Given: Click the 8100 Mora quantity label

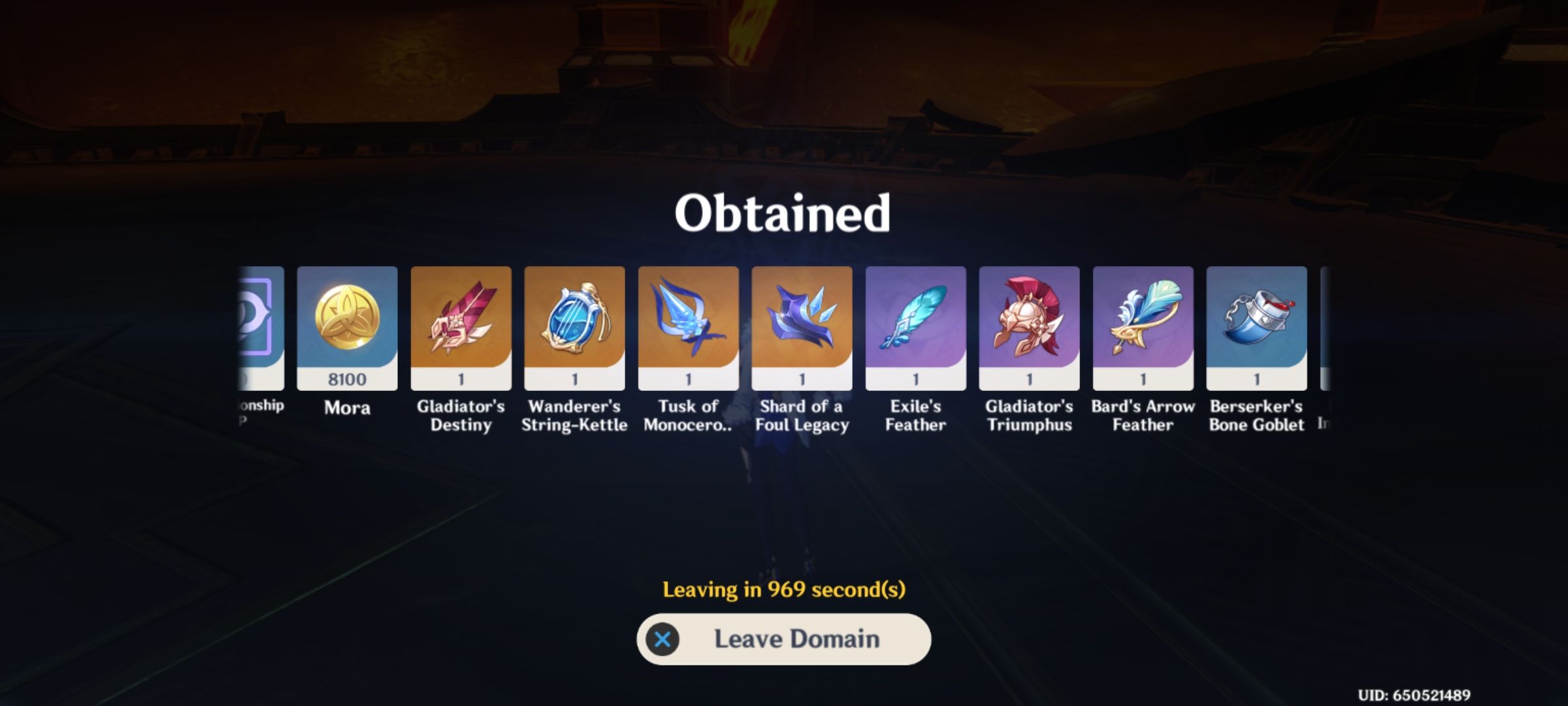Looking at the screenshot, I should [346, 379].
